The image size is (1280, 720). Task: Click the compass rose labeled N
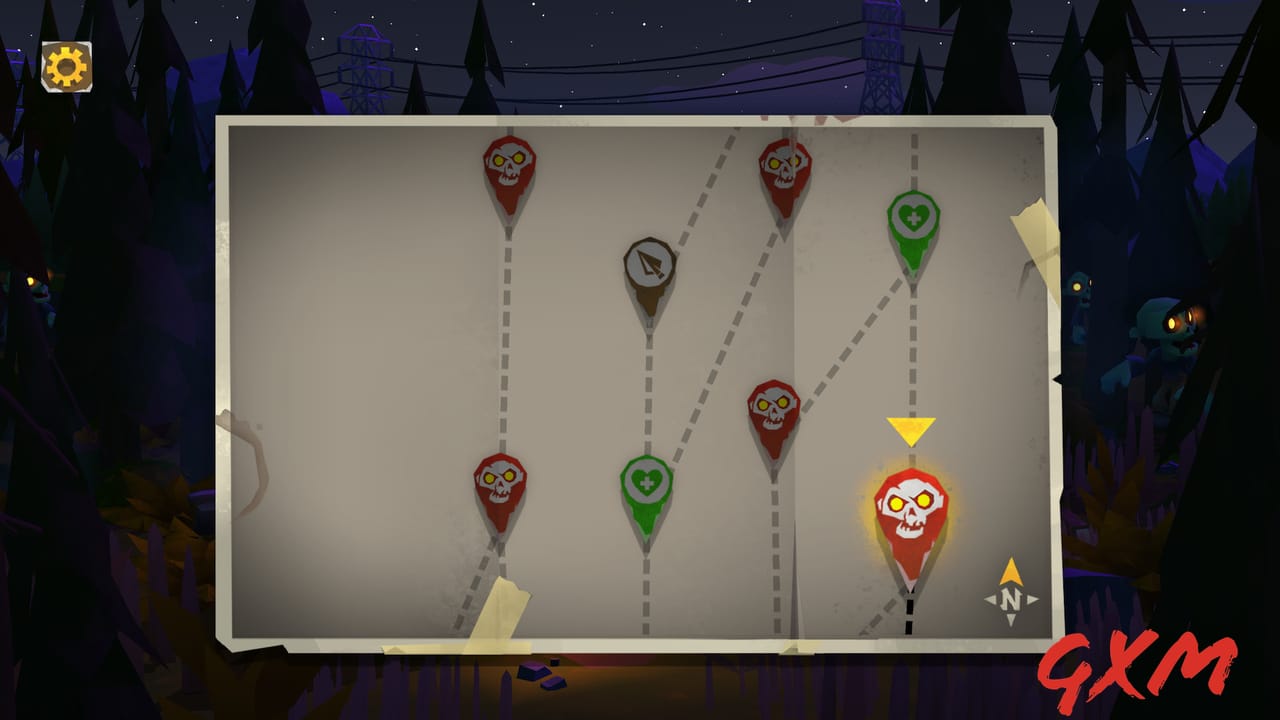[x=1013, y=595]
